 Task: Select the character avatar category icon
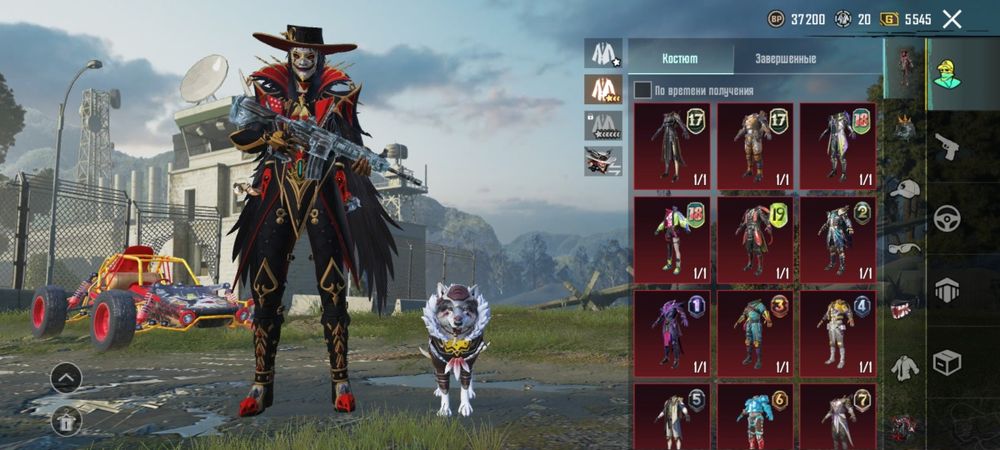(x=946, y=74)
